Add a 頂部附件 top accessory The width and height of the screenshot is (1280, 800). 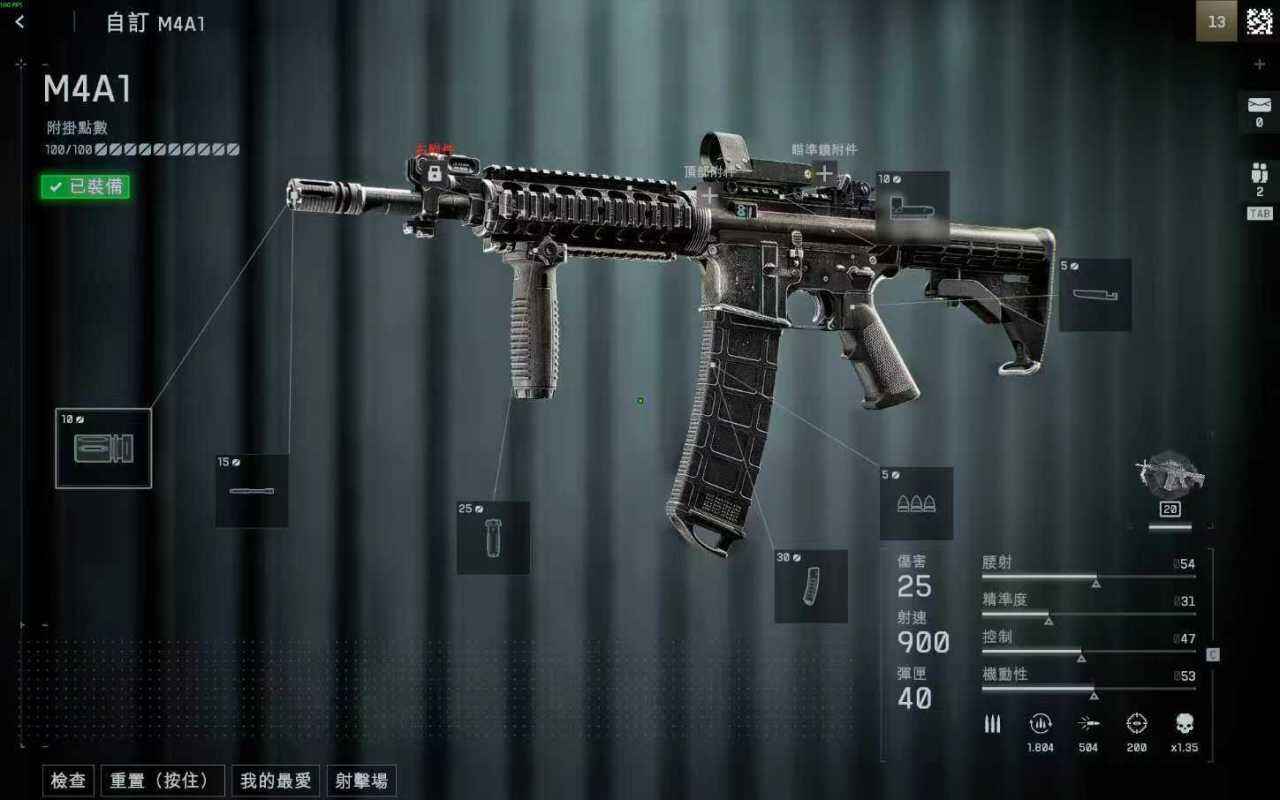(709, 194)
